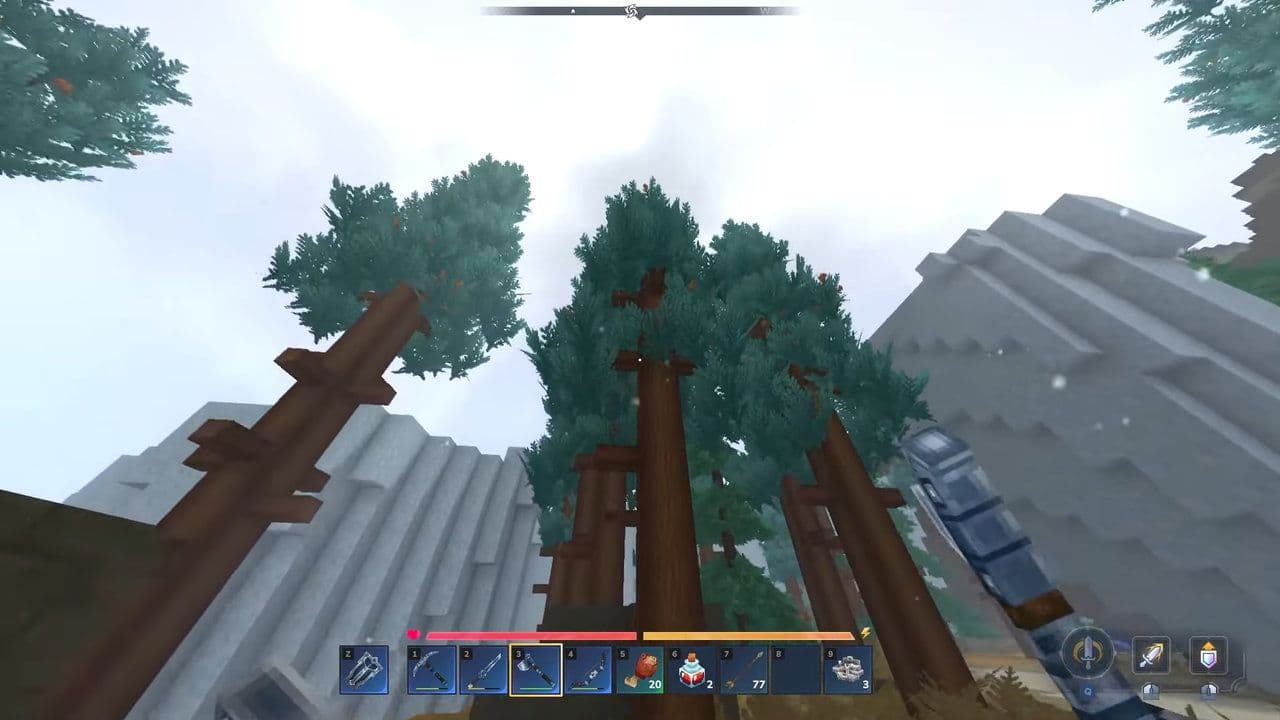The image size is (1280, 720).
Task: Select the bow in hotbar slot 4
Action: 587,670
